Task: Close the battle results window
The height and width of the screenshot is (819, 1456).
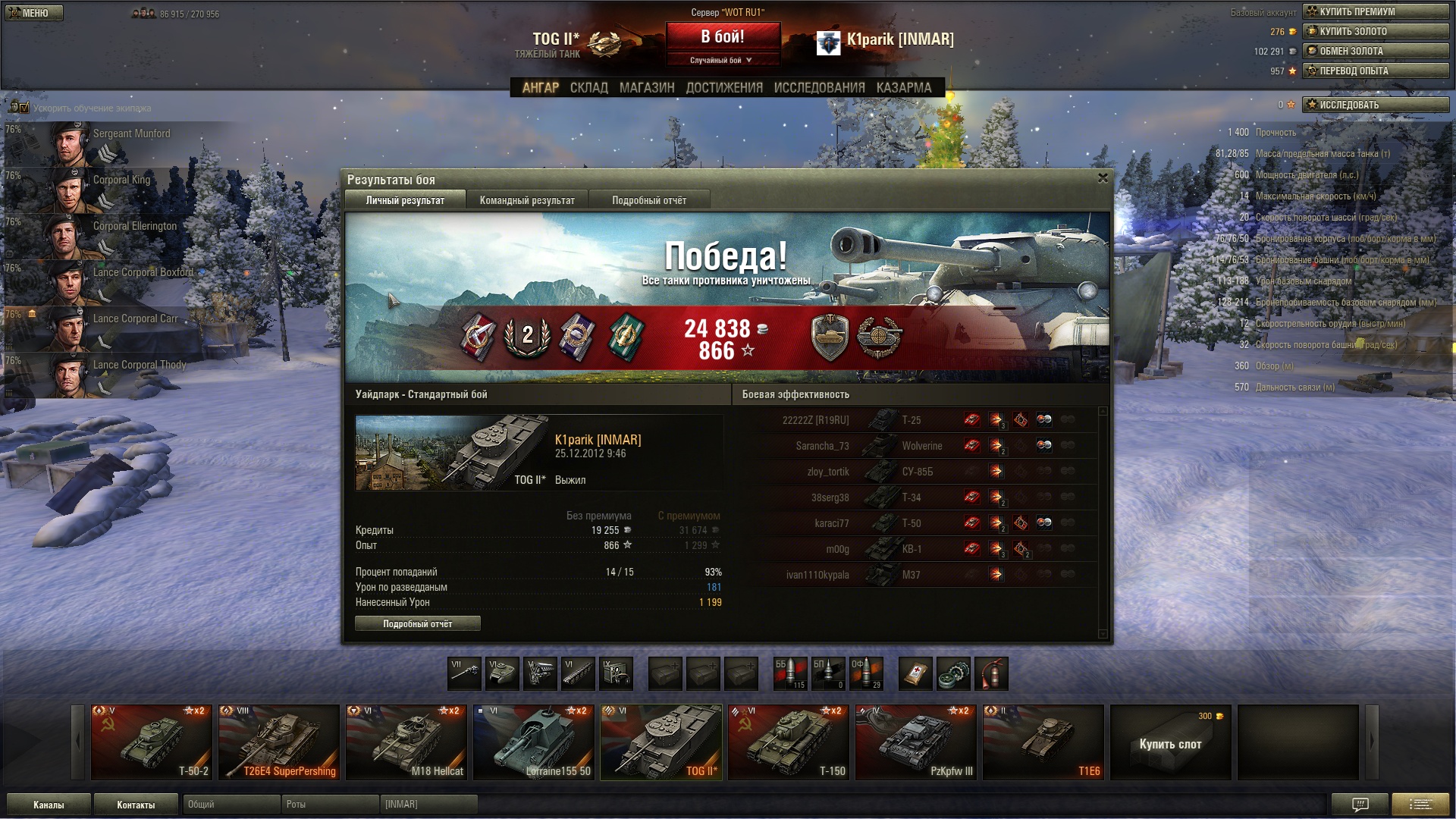Action: point(1103,178)
